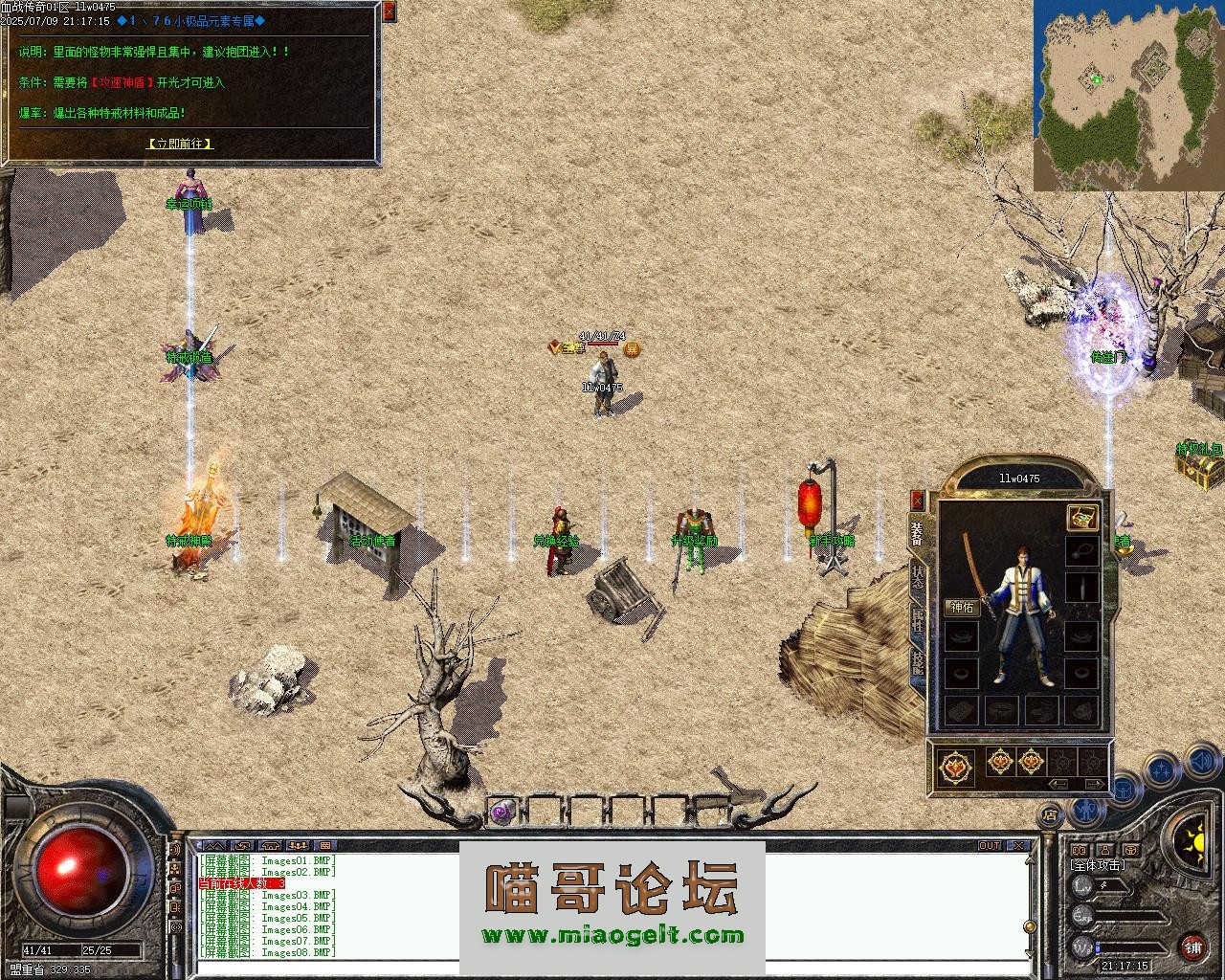Click the 立即前往 link in the info panel

point(179,144)
